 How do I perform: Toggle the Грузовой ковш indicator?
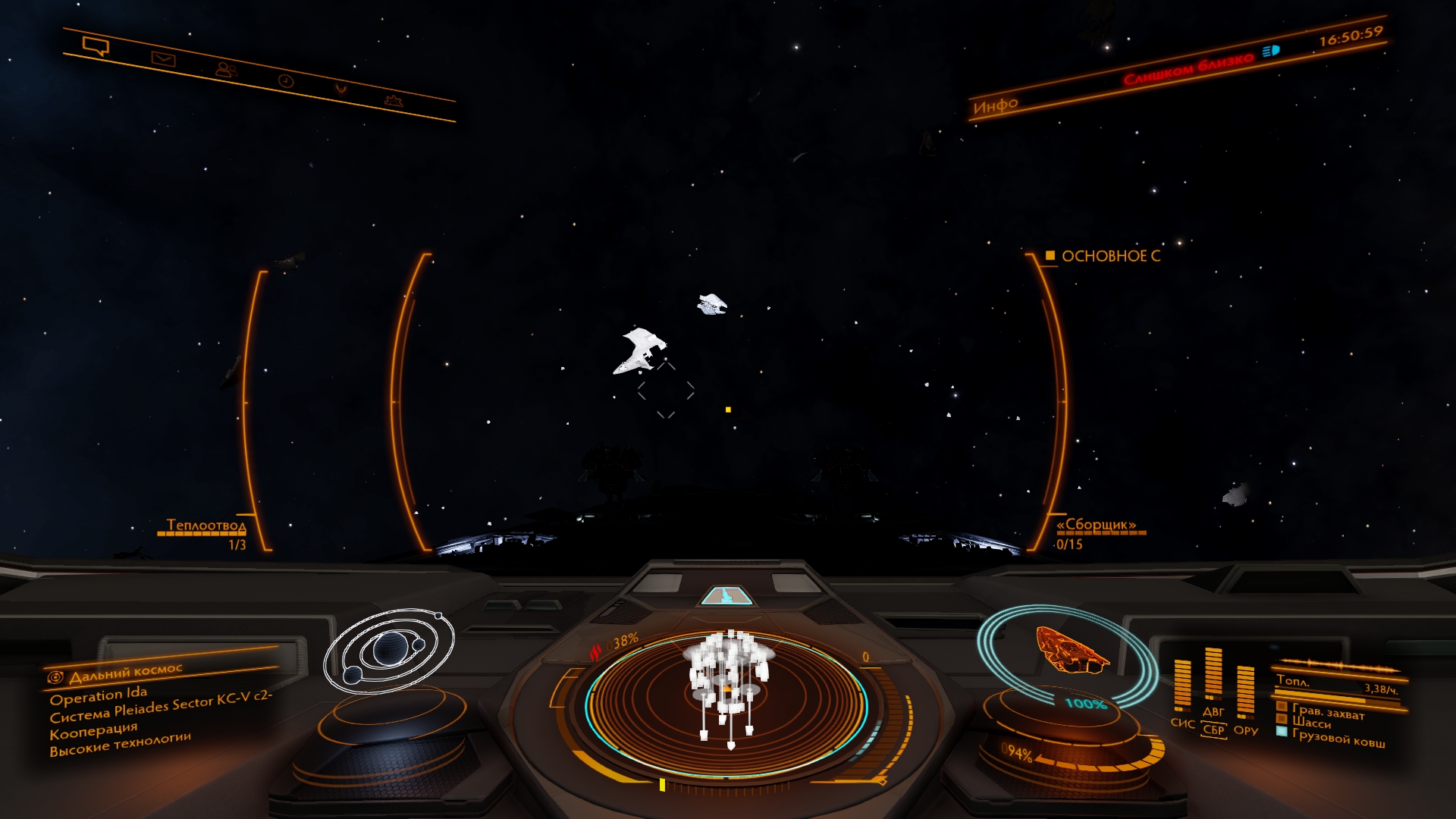coord(1338,738)
